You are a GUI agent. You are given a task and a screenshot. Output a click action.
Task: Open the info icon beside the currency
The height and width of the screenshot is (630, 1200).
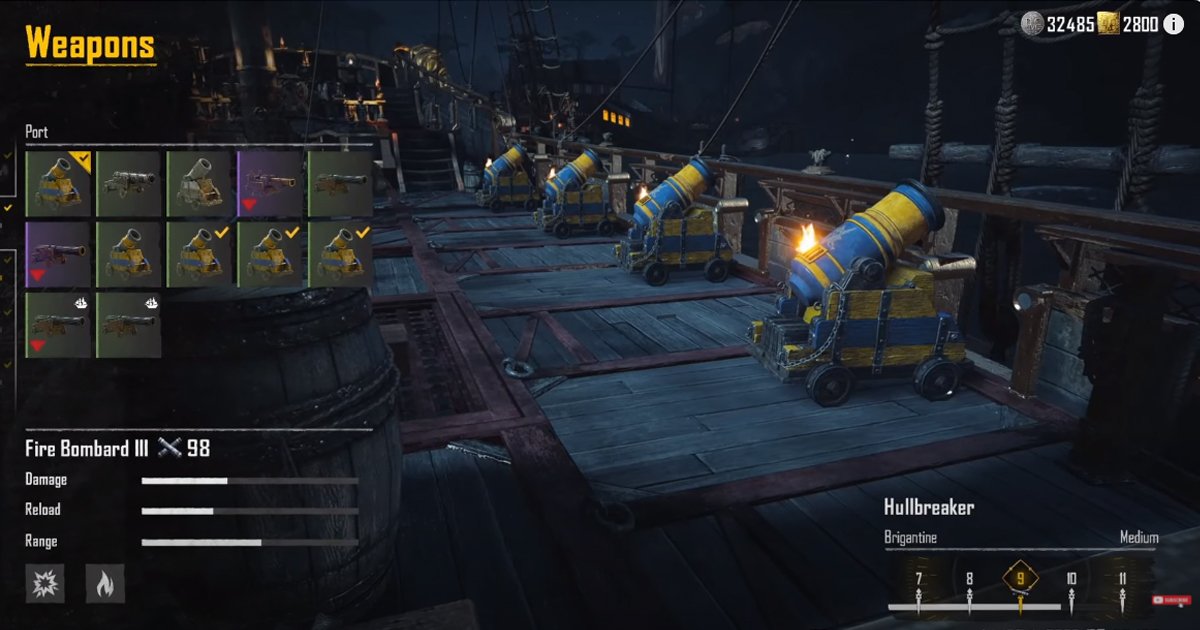(x=1173, y=24)
